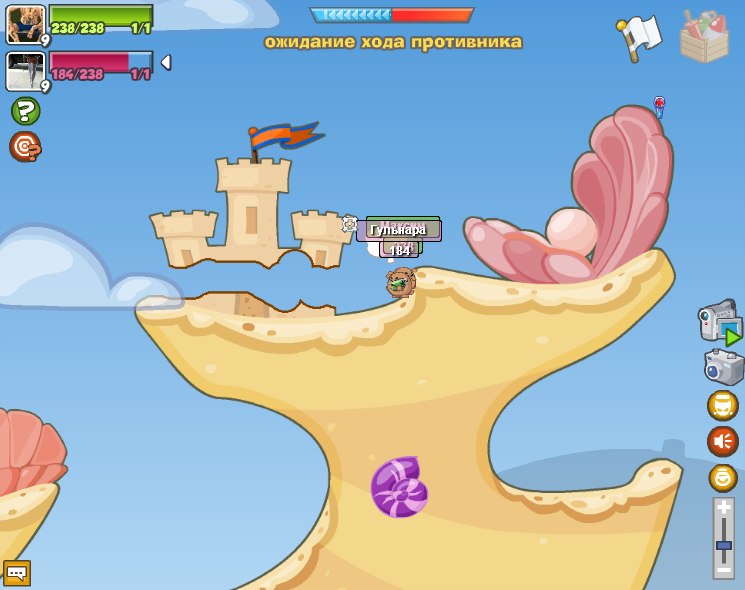Select the green team player avatar
This screenshot has width=745, height=590.
tap(26, 23)
